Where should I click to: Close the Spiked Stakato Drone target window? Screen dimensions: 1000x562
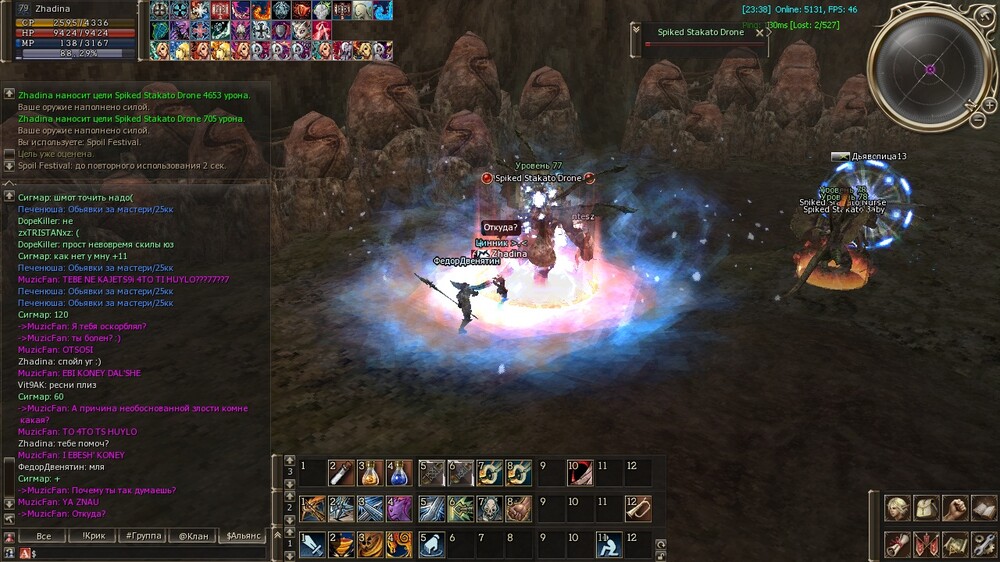click(759, 32)
